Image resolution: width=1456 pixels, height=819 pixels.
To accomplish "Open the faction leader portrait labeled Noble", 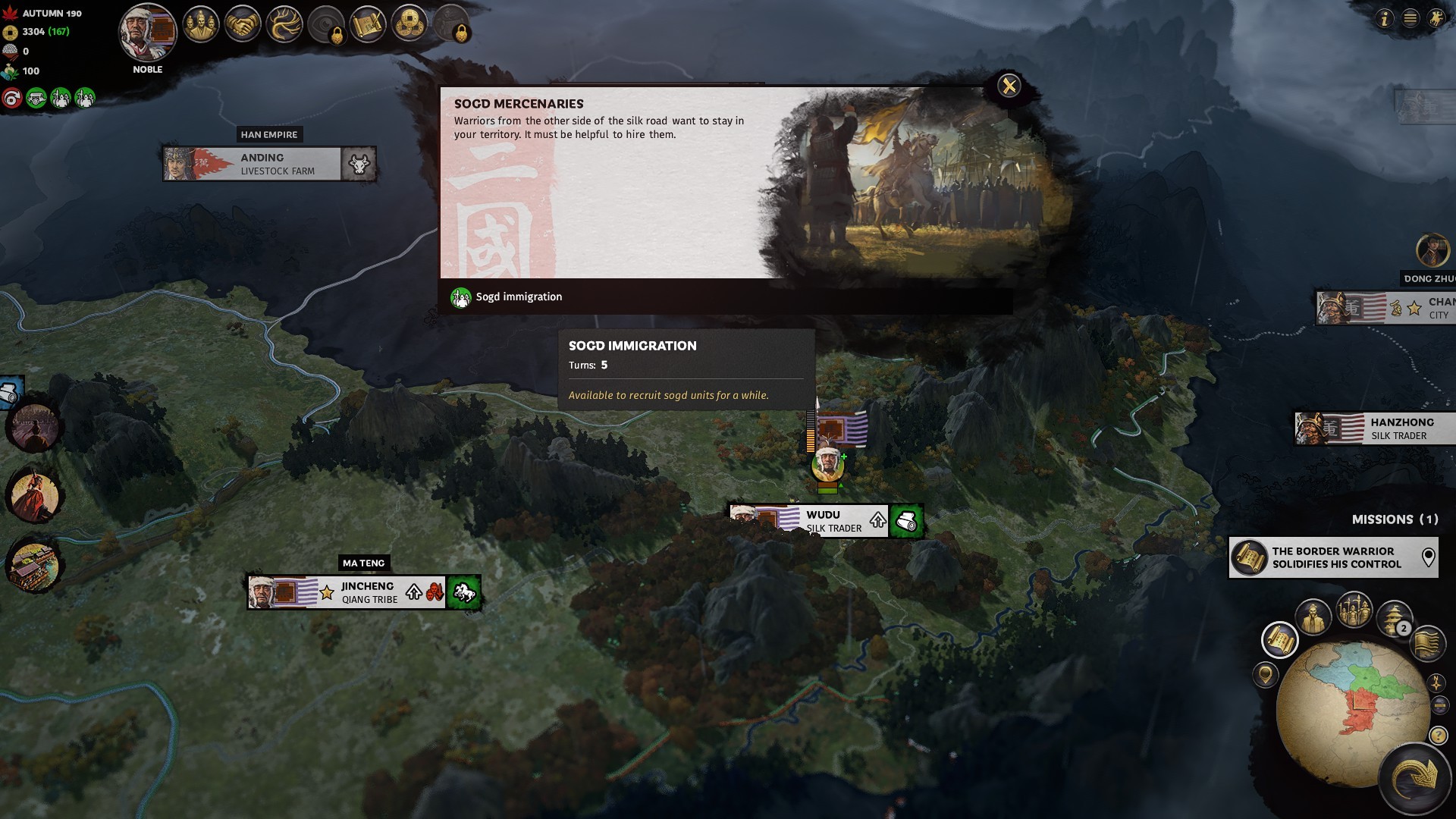I will click(x=148, y=33).
